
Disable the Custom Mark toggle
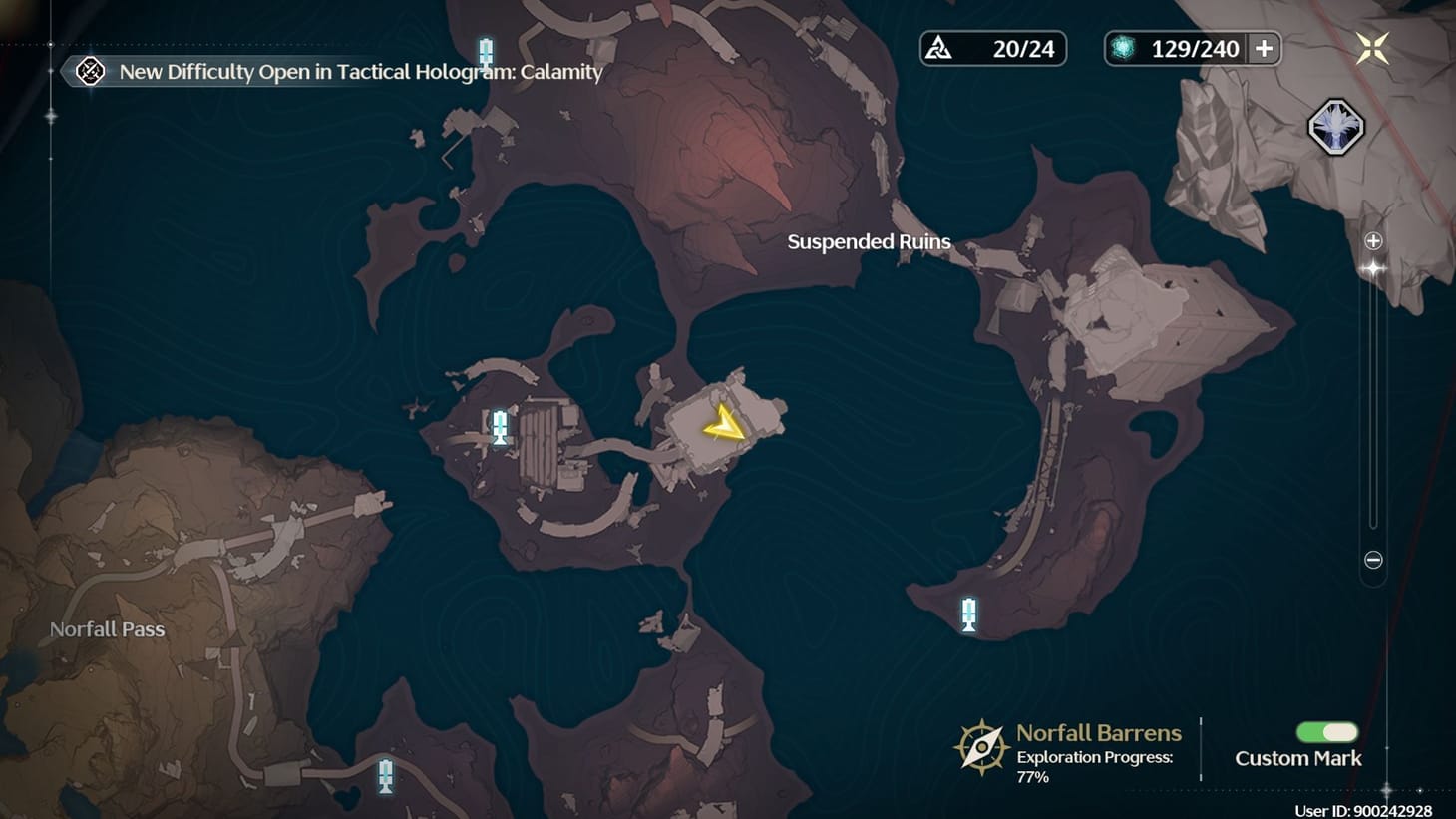(1325, 732)
